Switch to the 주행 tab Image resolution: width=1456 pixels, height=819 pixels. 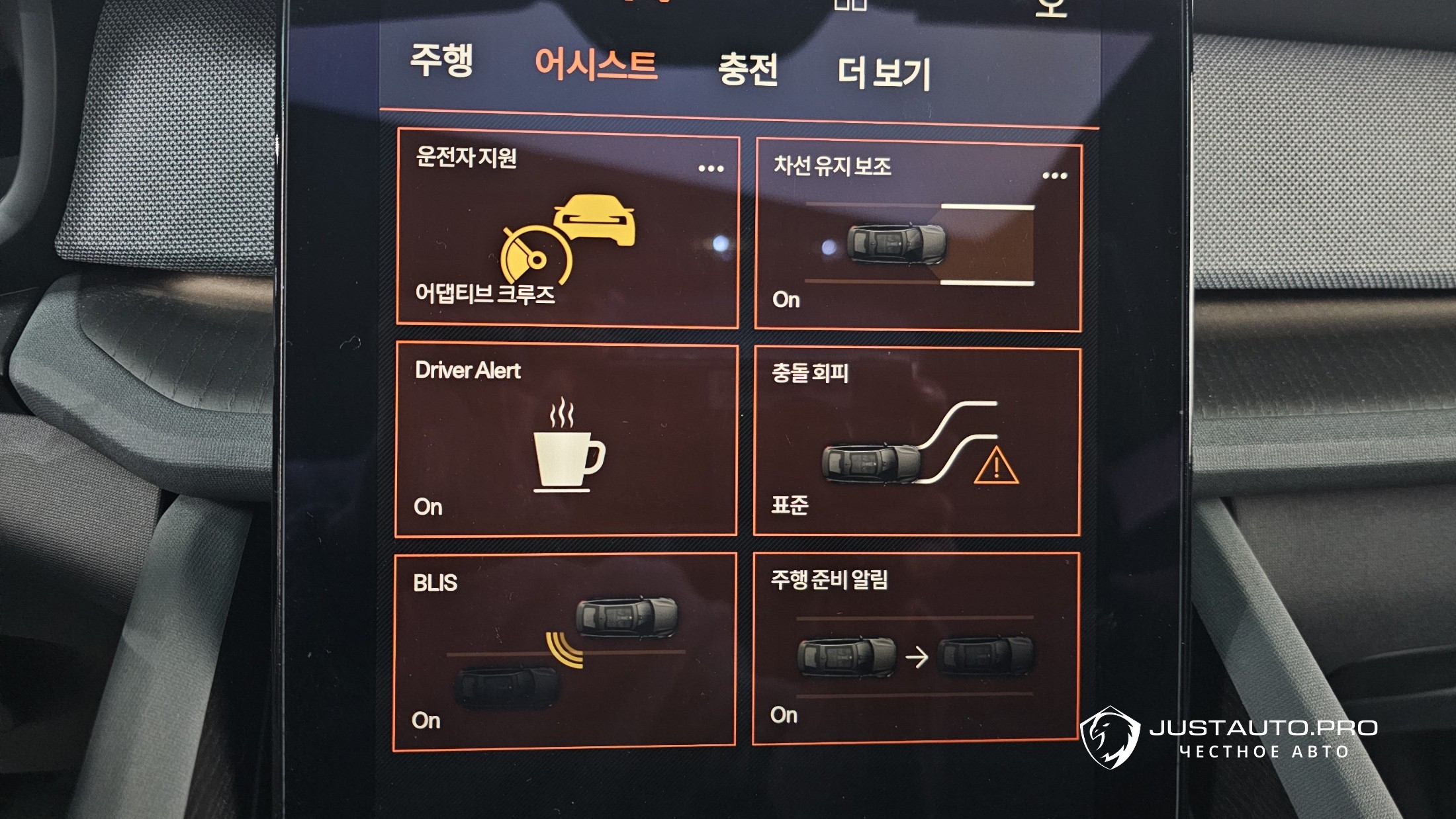click(441, 60)
